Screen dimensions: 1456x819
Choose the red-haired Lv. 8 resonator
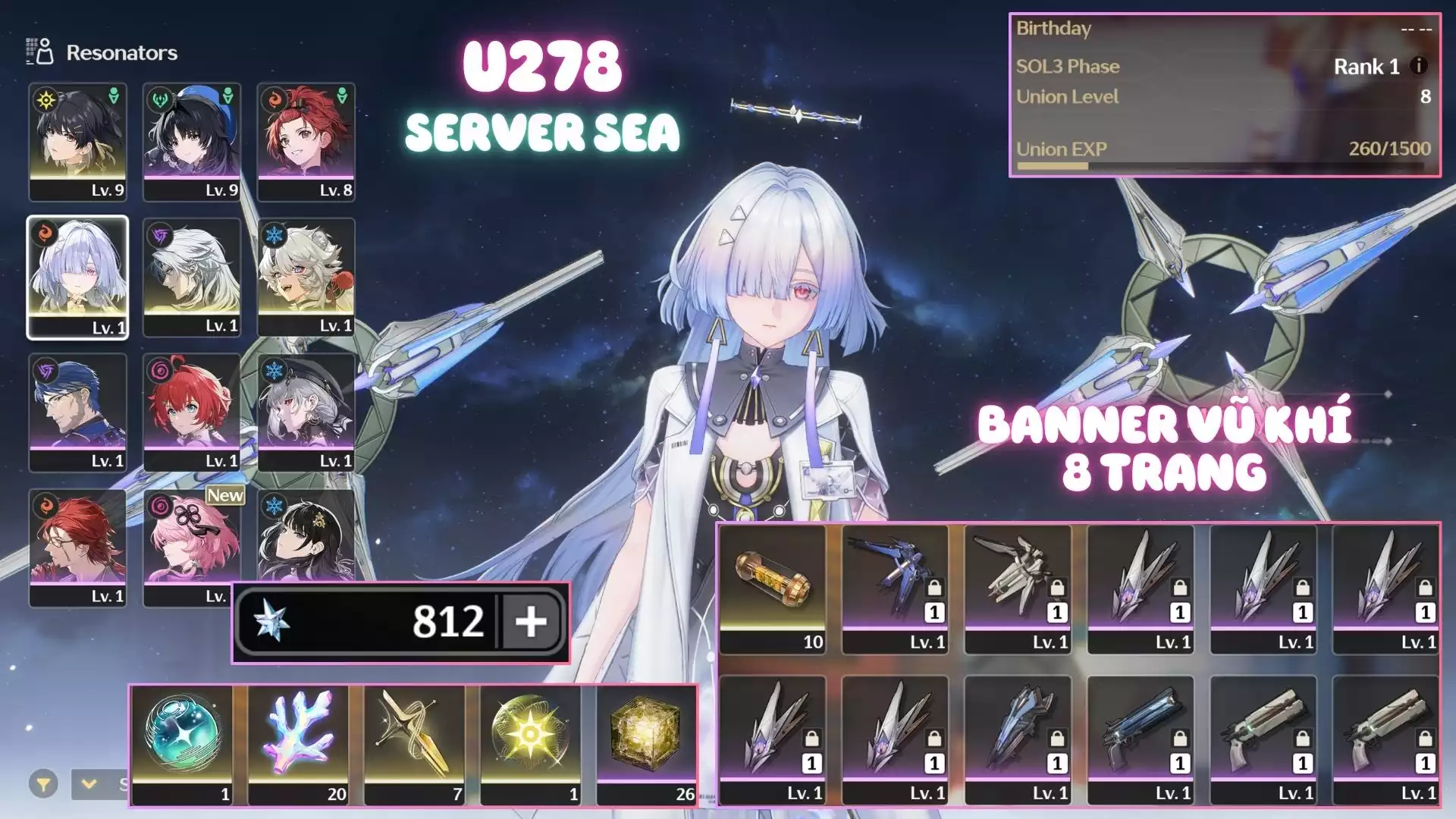click(x=306, y=142)
